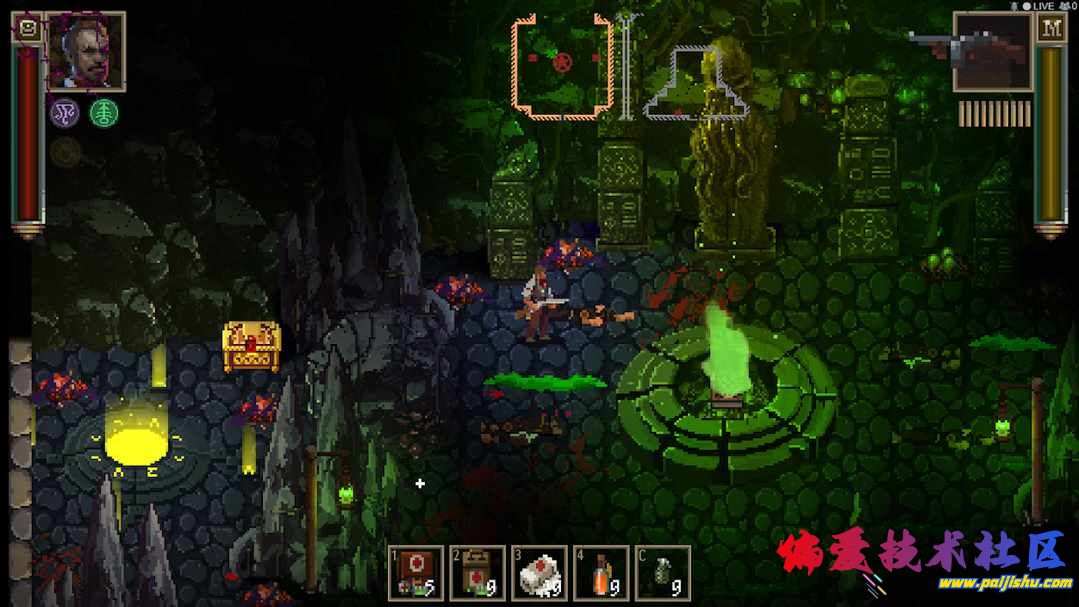The width and height of the screenshot is (1079, 607).
Task: Click the face icon above the health bar
Action: click(28, 28)
